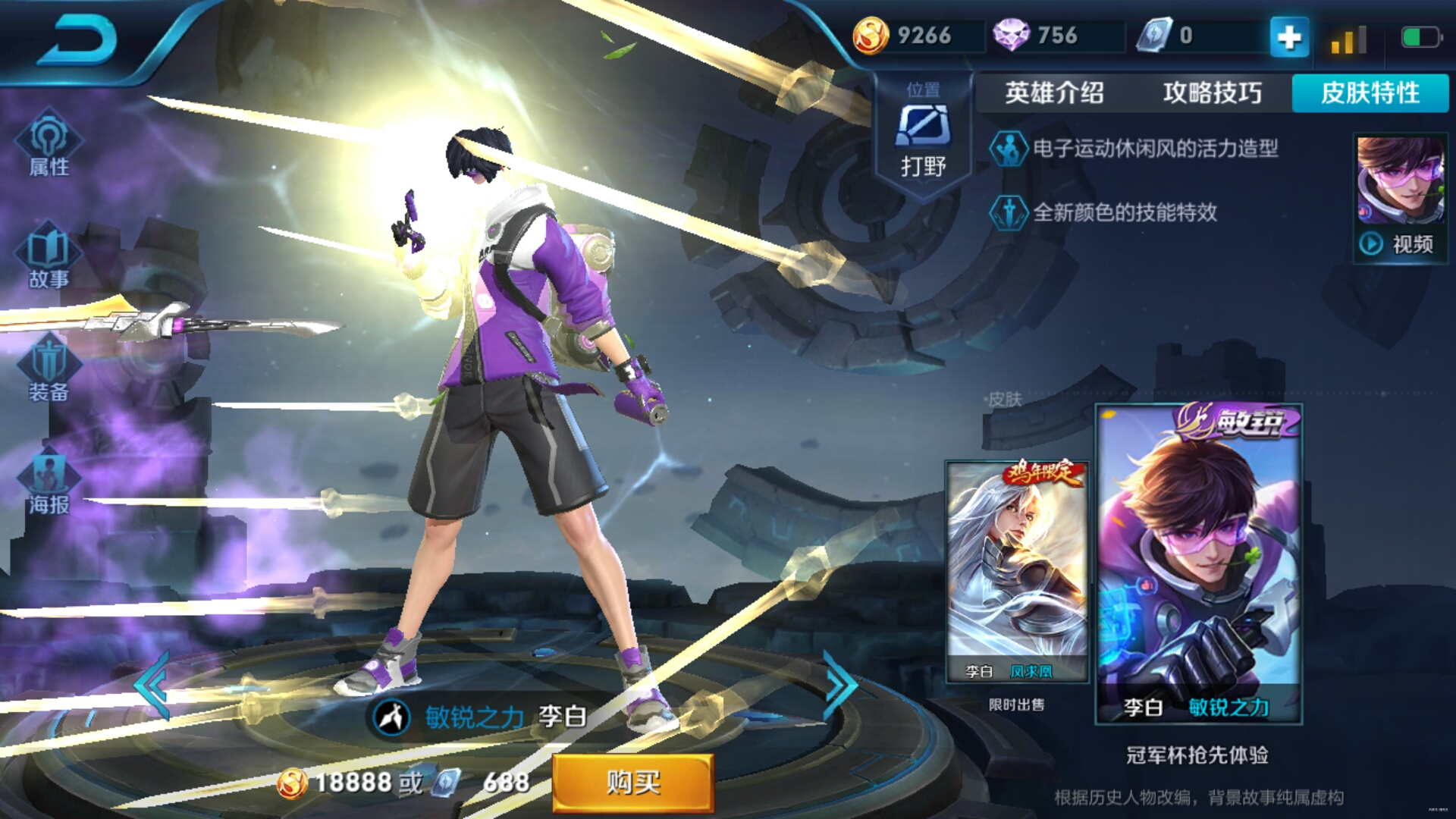Switch to the 英雄介绍 tab
Screen dimensions: 1456x819
[1054, 94]
